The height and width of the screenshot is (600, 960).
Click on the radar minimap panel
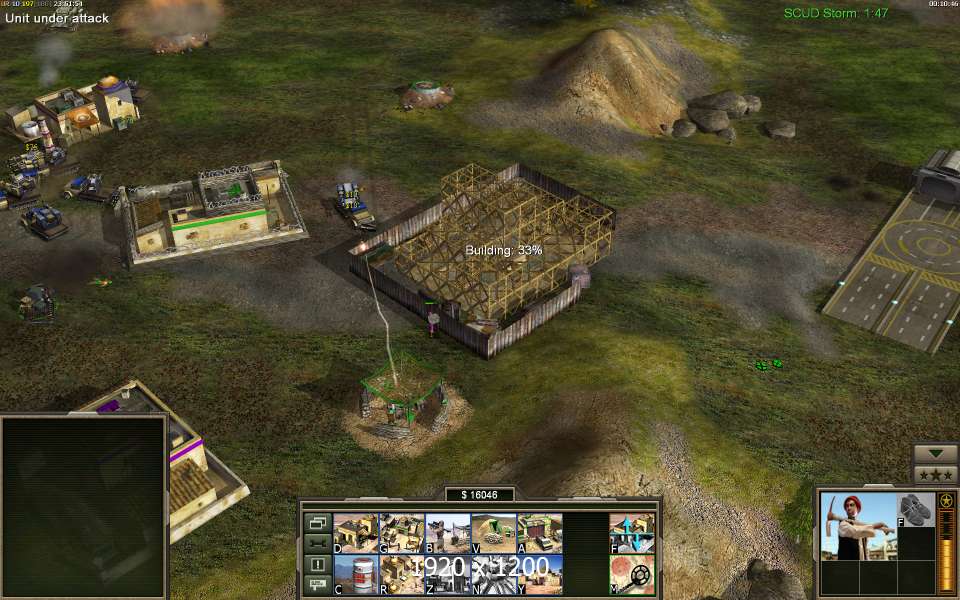click(83, 506)
